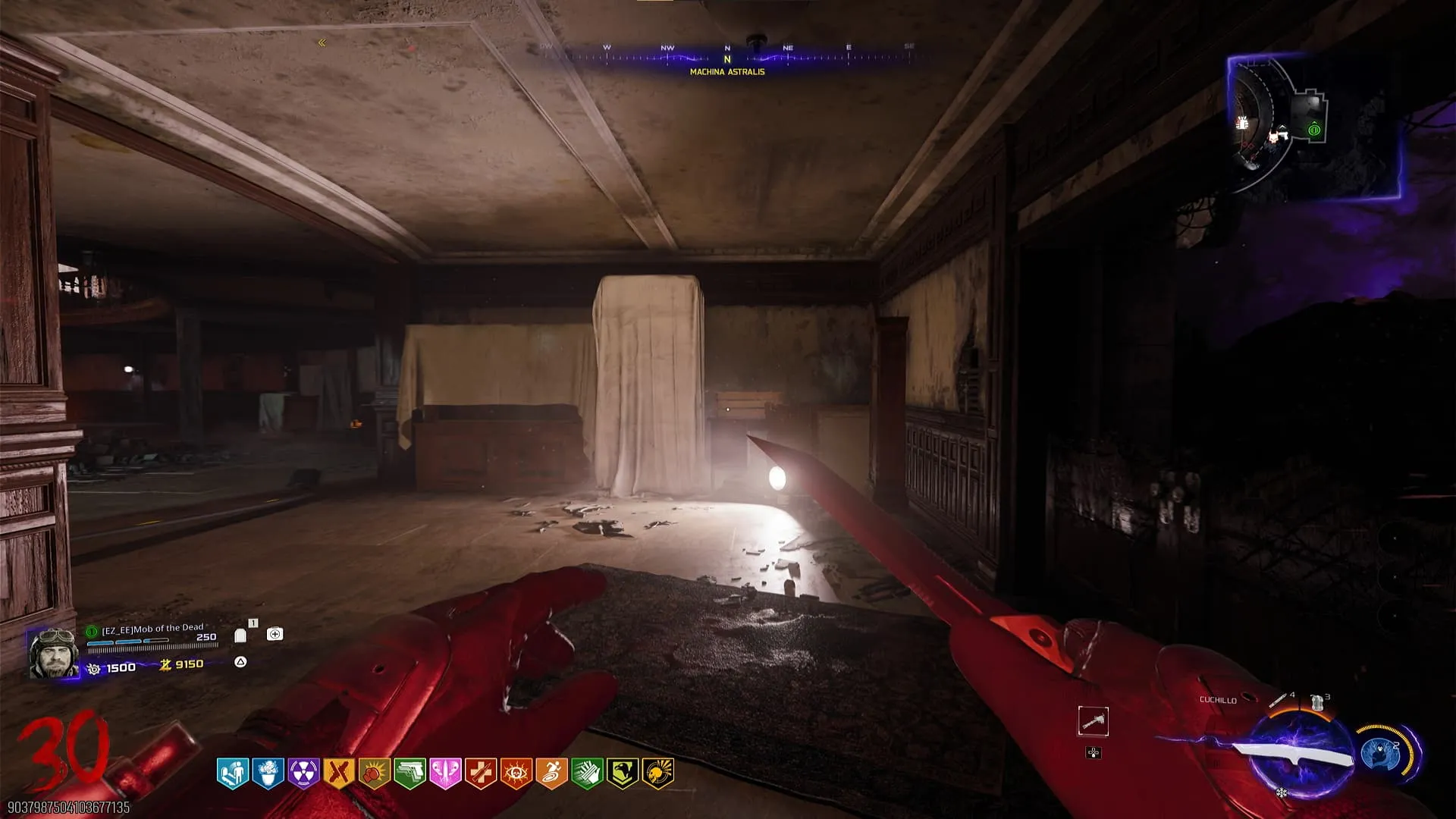Click the boxing glove perk icon

point(374,773)
